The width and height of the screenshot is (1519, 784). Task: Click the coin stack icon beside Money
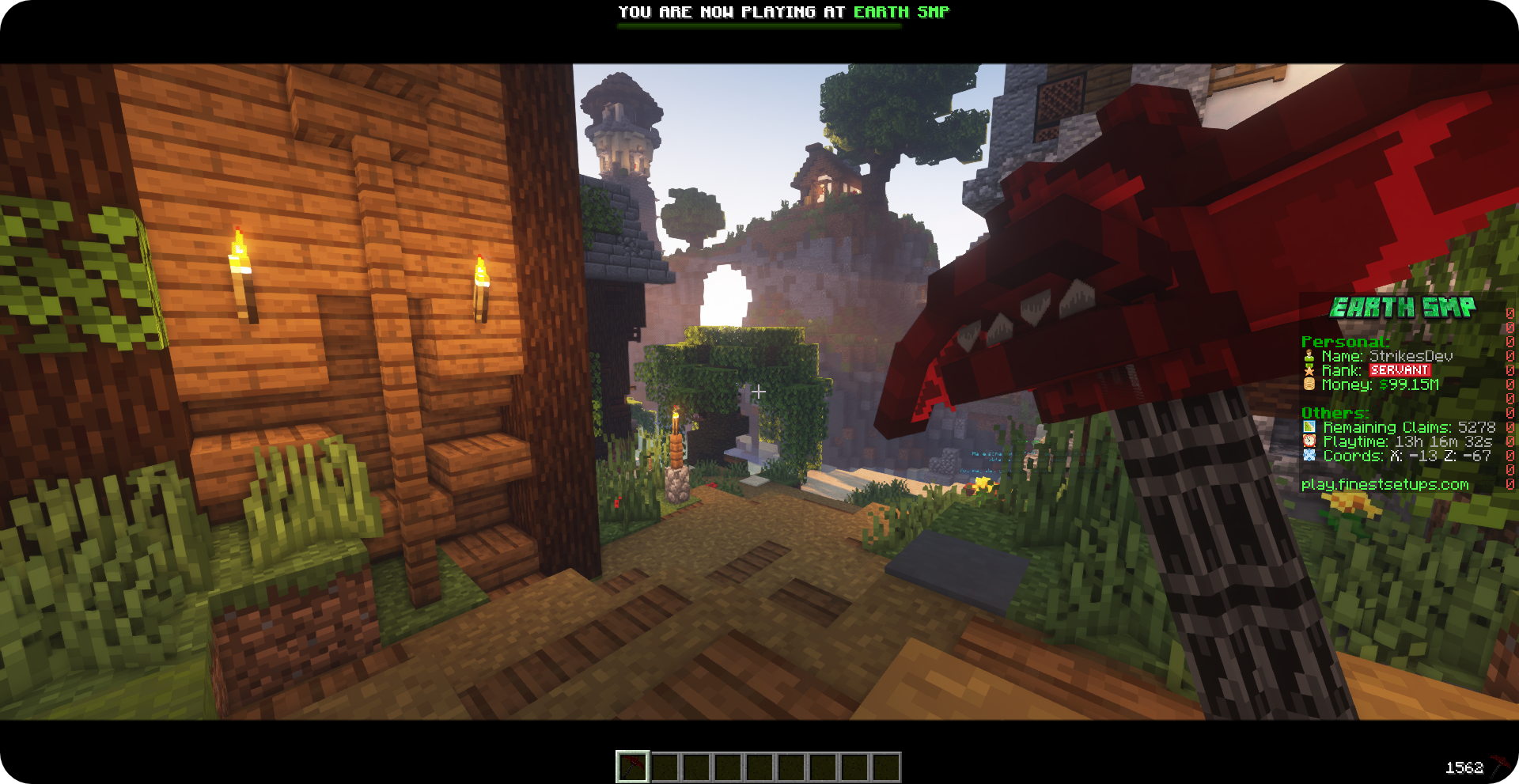[x=1309, y=384]
